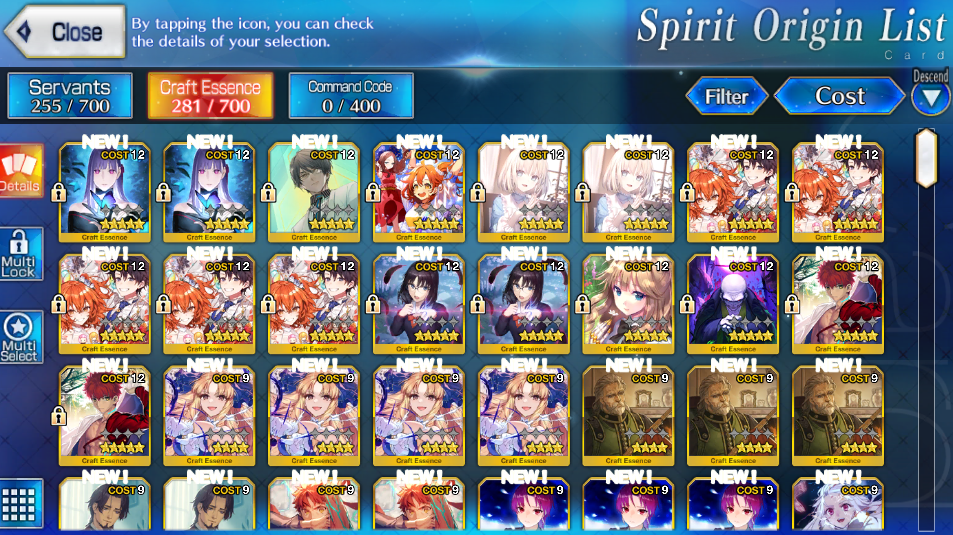Open the Filter options
This screenshot has height=535, width=953.
click(726, 97)
